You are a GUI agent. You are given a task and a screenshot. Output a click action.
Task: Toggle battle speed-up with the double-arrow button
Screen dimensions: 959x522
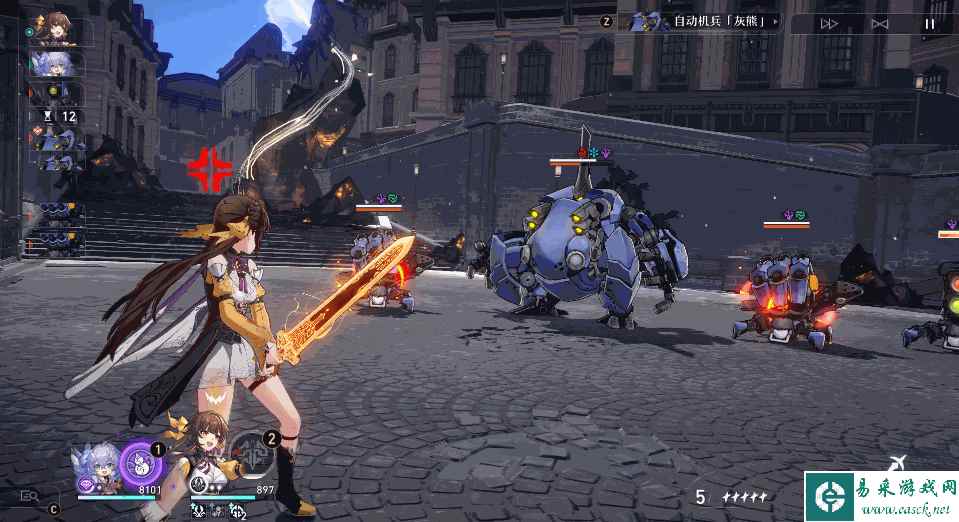tap(829, 24)
